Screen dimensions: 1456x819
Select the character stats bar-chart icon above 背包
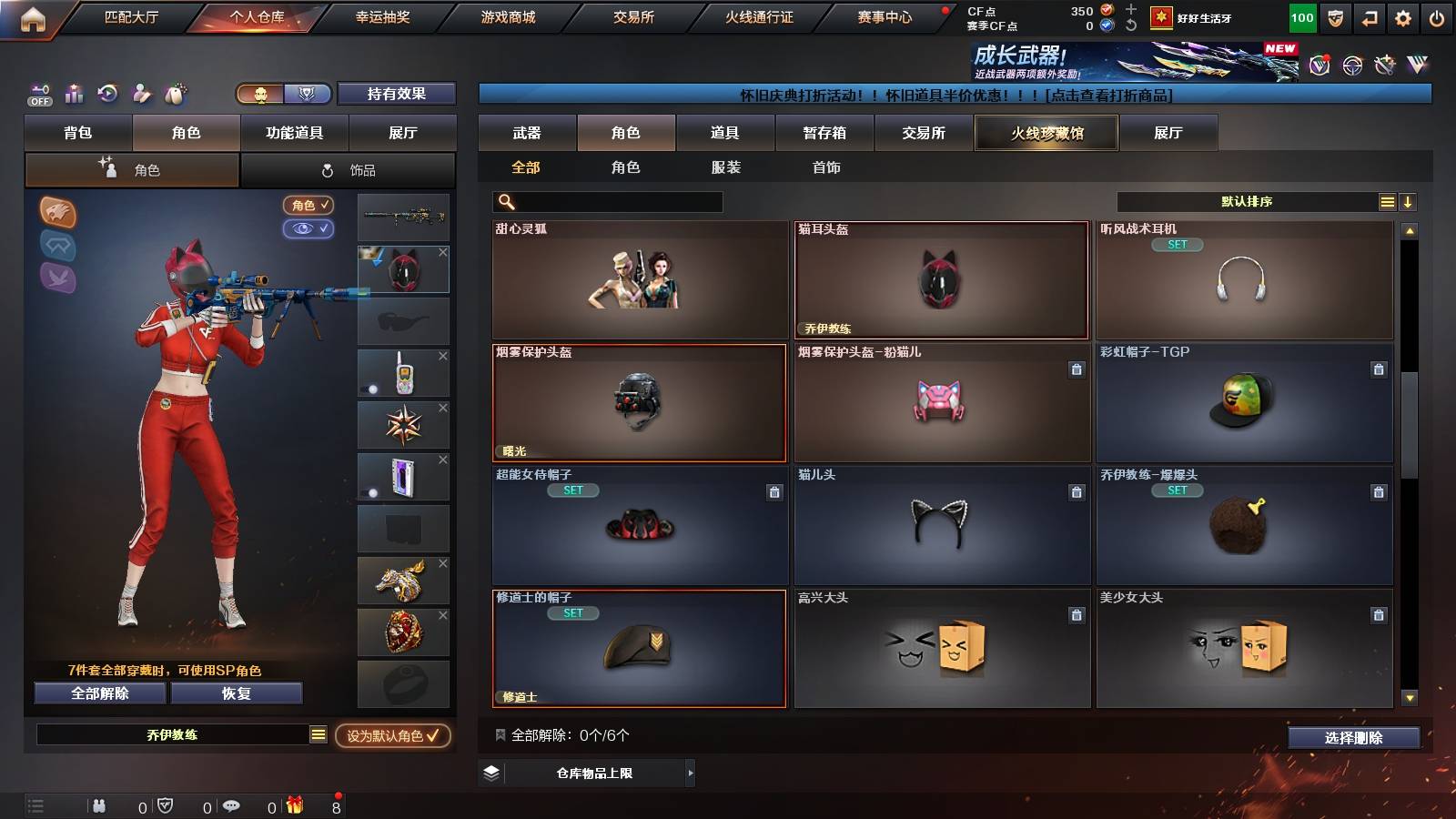point(74,94)
